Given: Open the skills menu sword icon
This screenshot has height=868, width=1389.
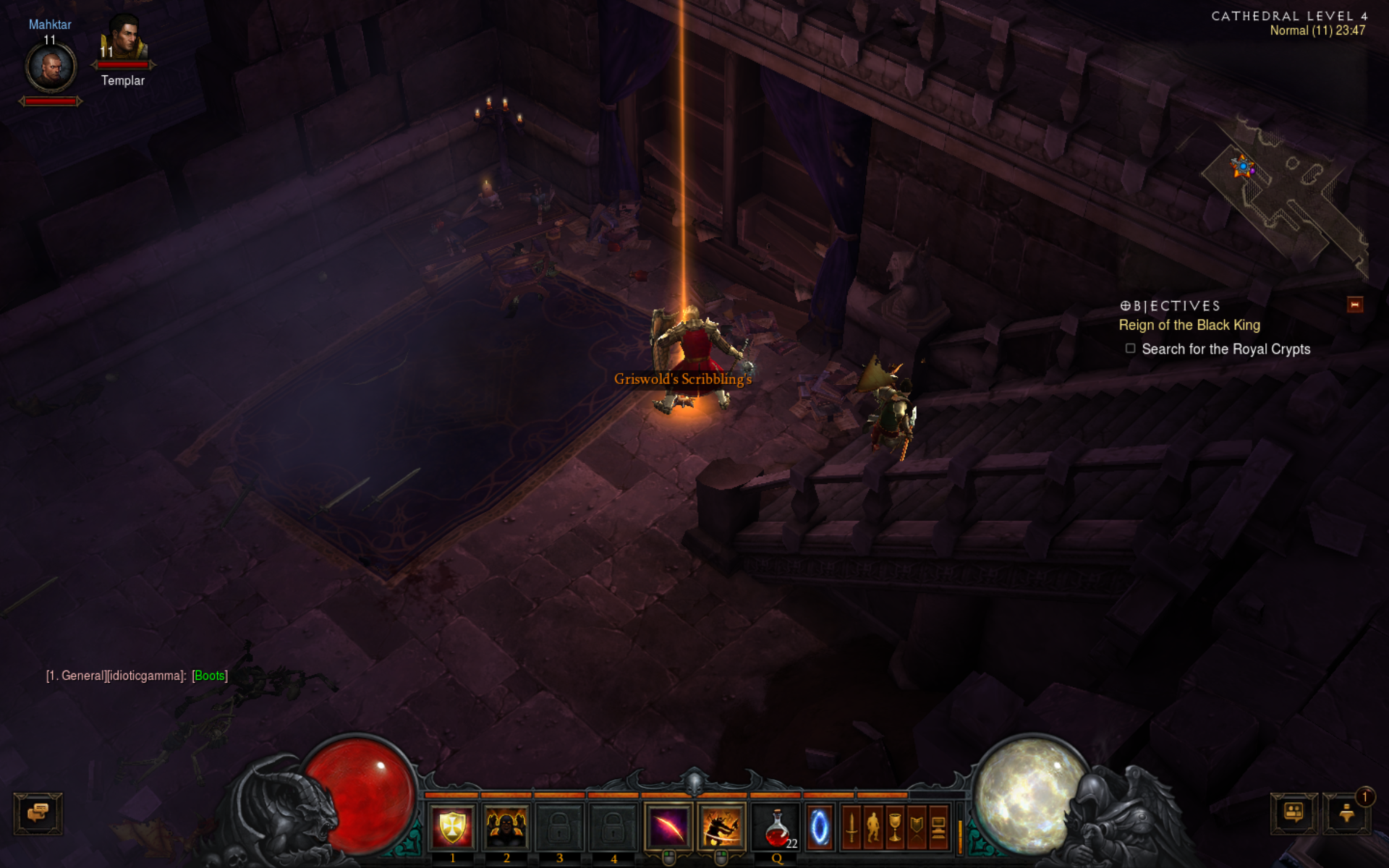Looking at the screenshot, I should click(x=851, y=827).
